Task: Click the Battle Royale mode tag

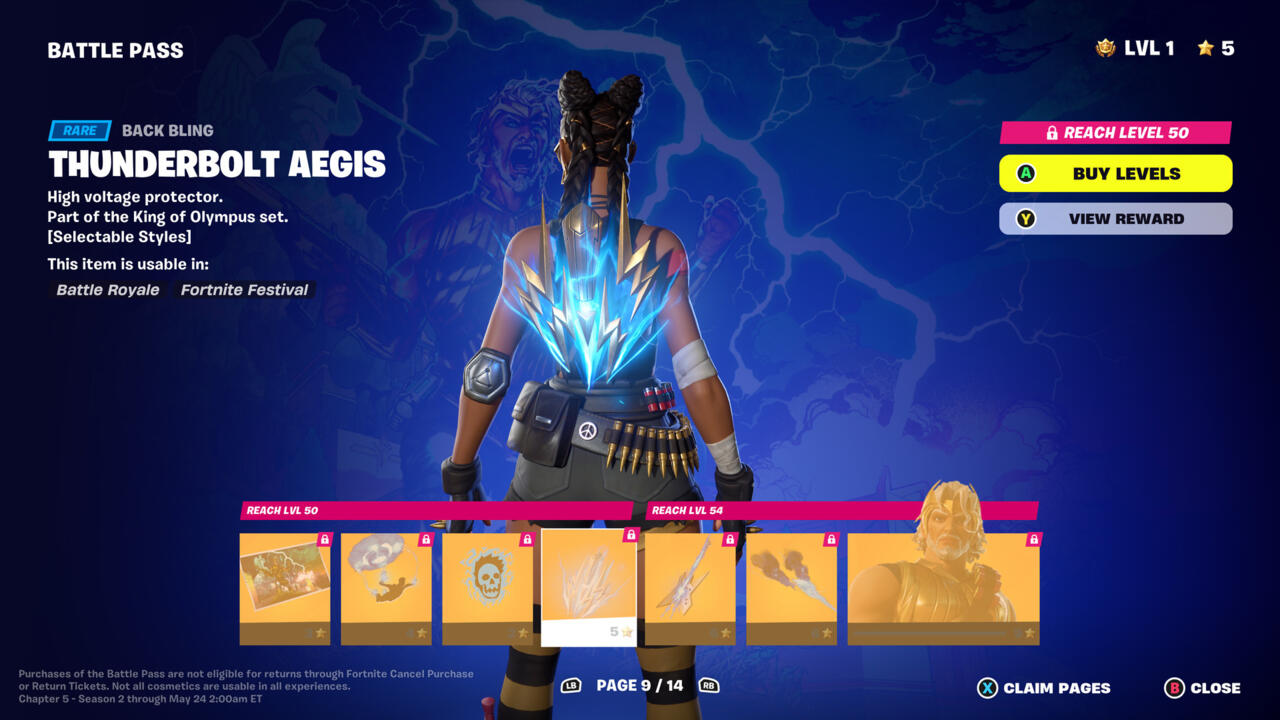Action: pyautogui.click(x=108, y=290)
